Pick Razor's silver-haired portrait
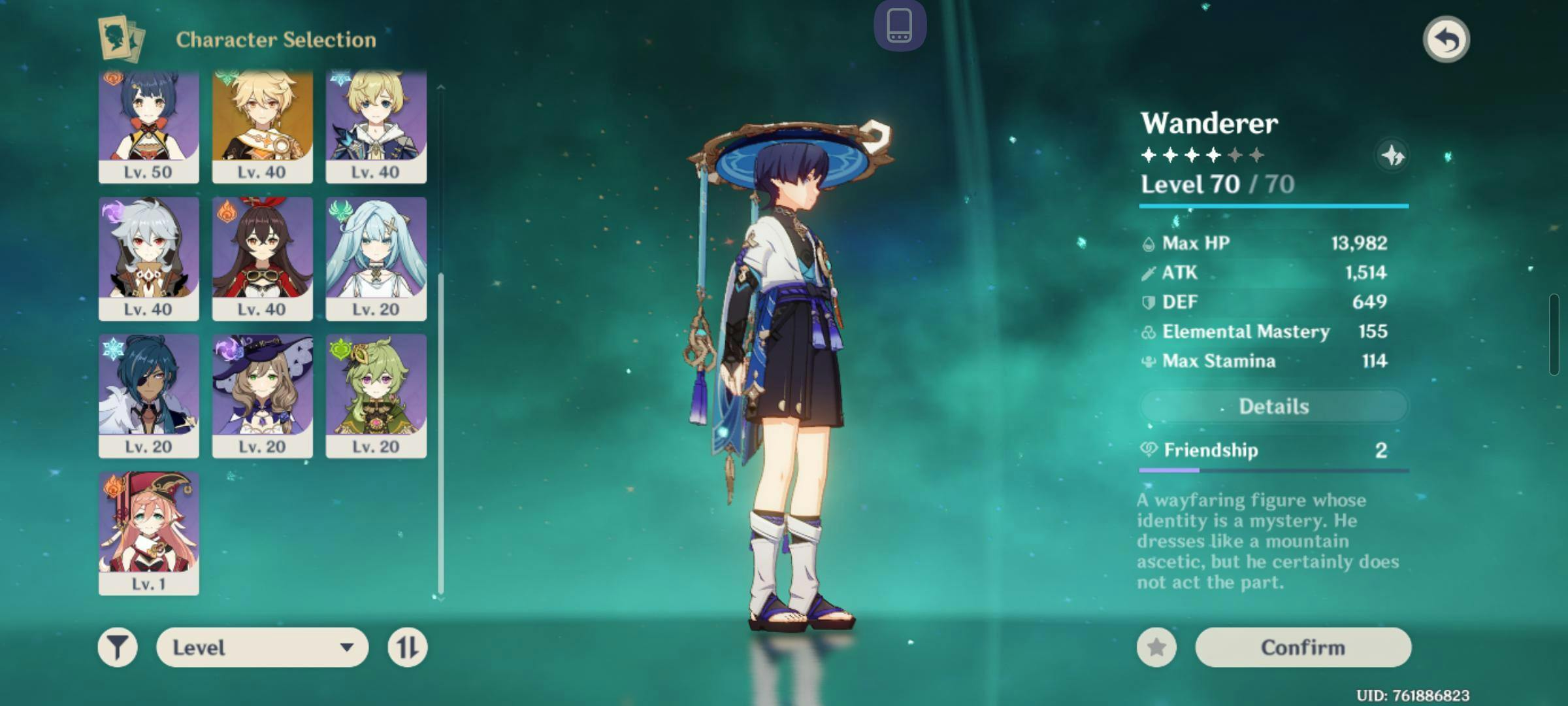Screen dimensions: 1568x706 click(x=149, y=258)
